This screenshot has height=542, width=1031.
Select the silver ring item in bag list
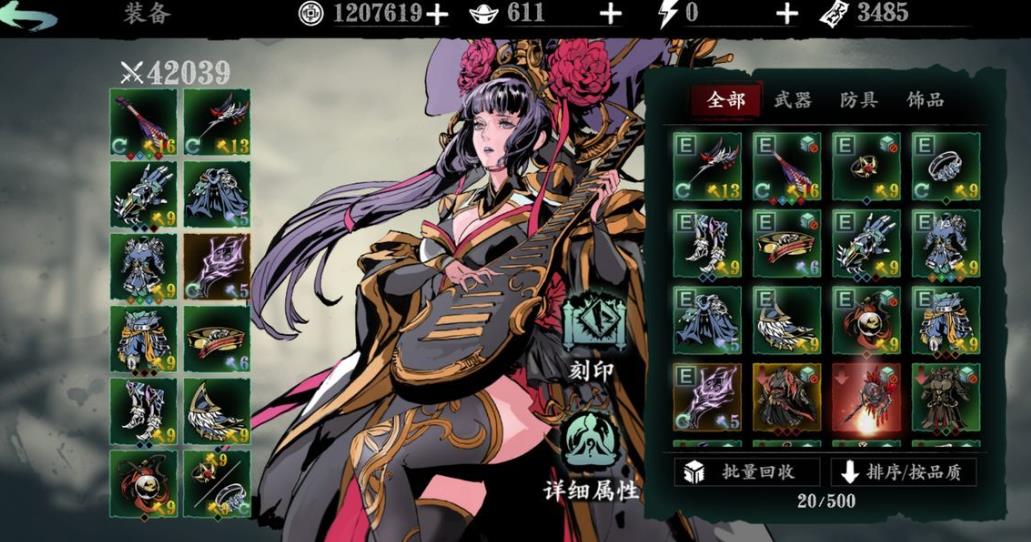945,166
